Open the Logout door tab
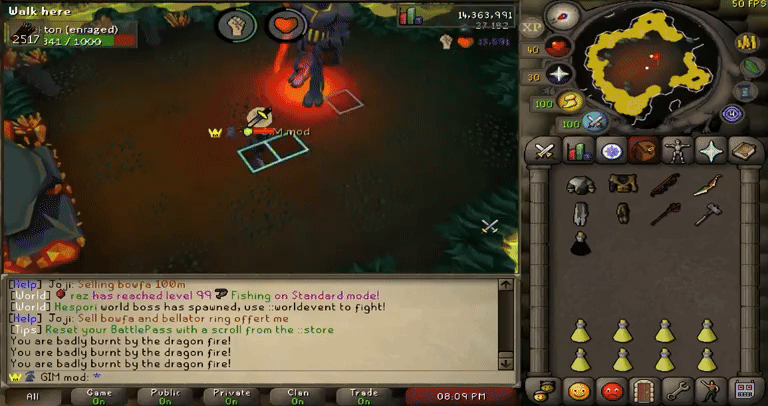 coord(644,389)
